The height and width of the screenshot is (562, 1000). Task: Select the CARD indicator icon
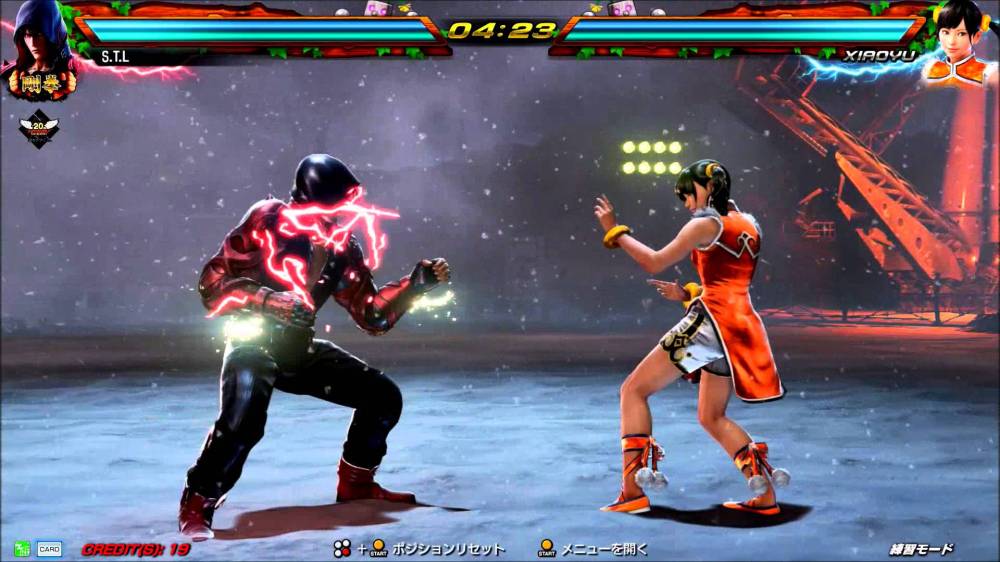(49, 549)
